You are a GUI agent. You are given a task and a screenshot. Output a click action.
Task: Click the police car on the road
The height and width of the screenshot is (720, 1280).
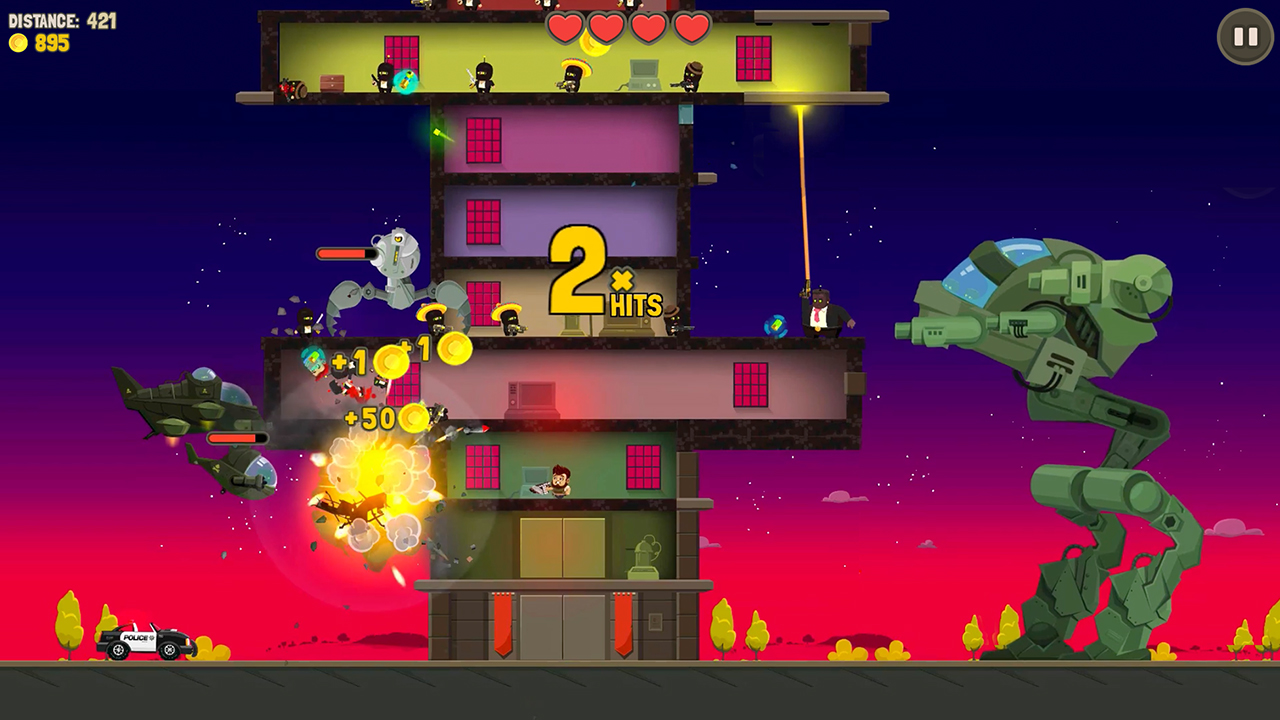click(x=140, y=640)
